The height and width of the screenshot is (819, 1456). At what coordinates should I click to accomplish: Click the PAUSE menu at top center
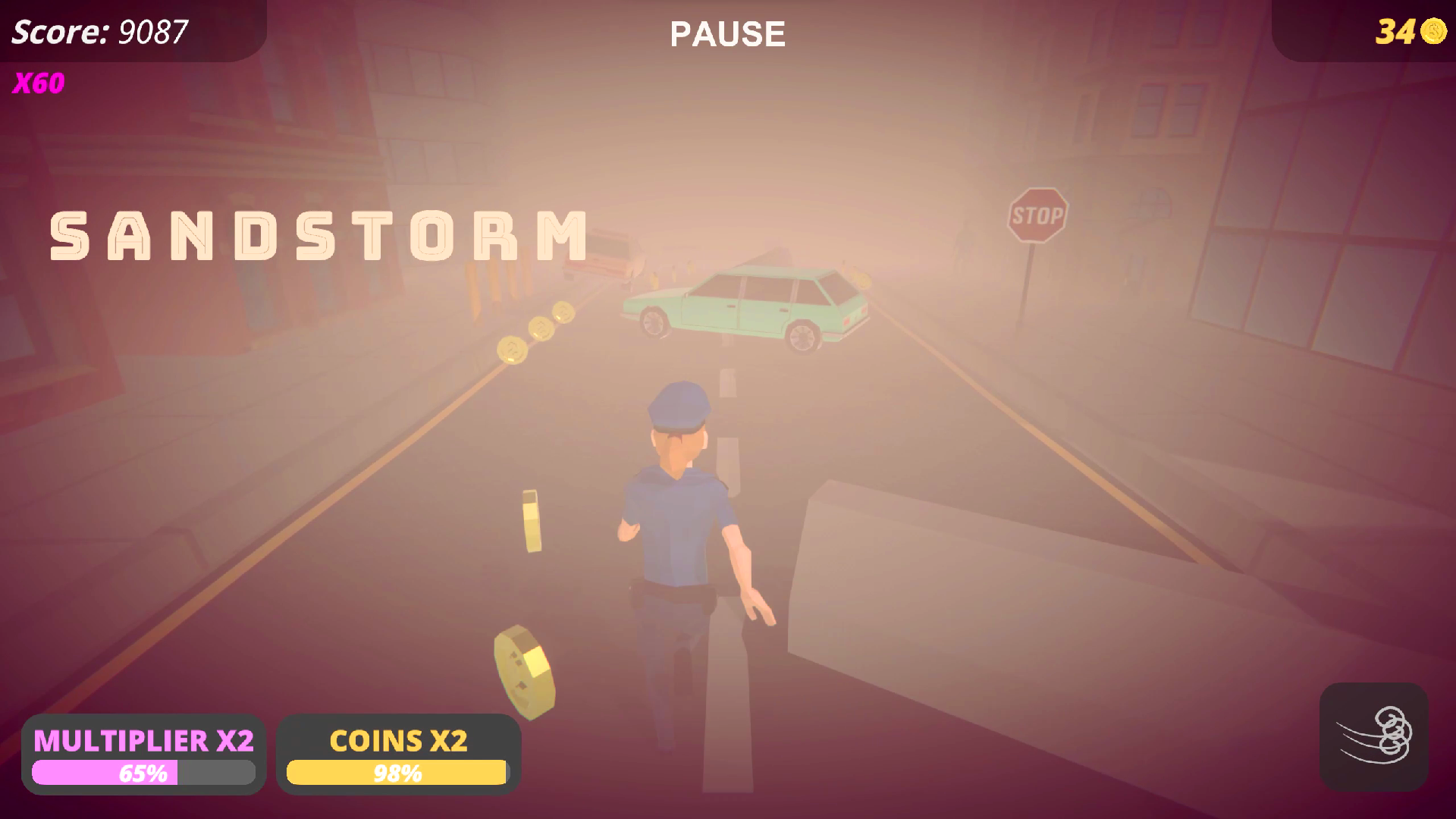[x=726, y=34]
